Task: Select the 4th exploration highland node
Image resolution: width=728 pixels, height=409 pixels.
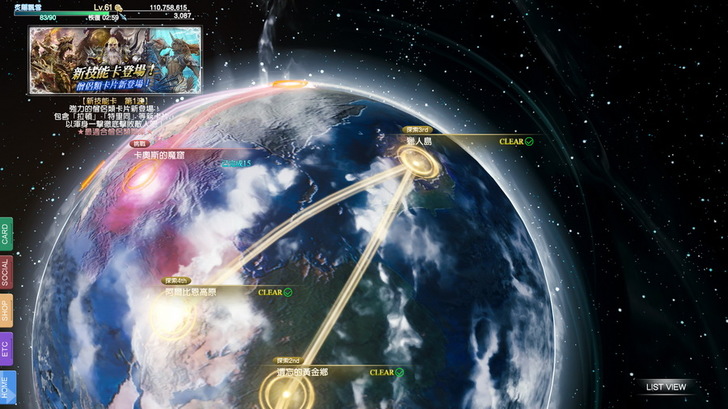Action: (x=174, y=314)
